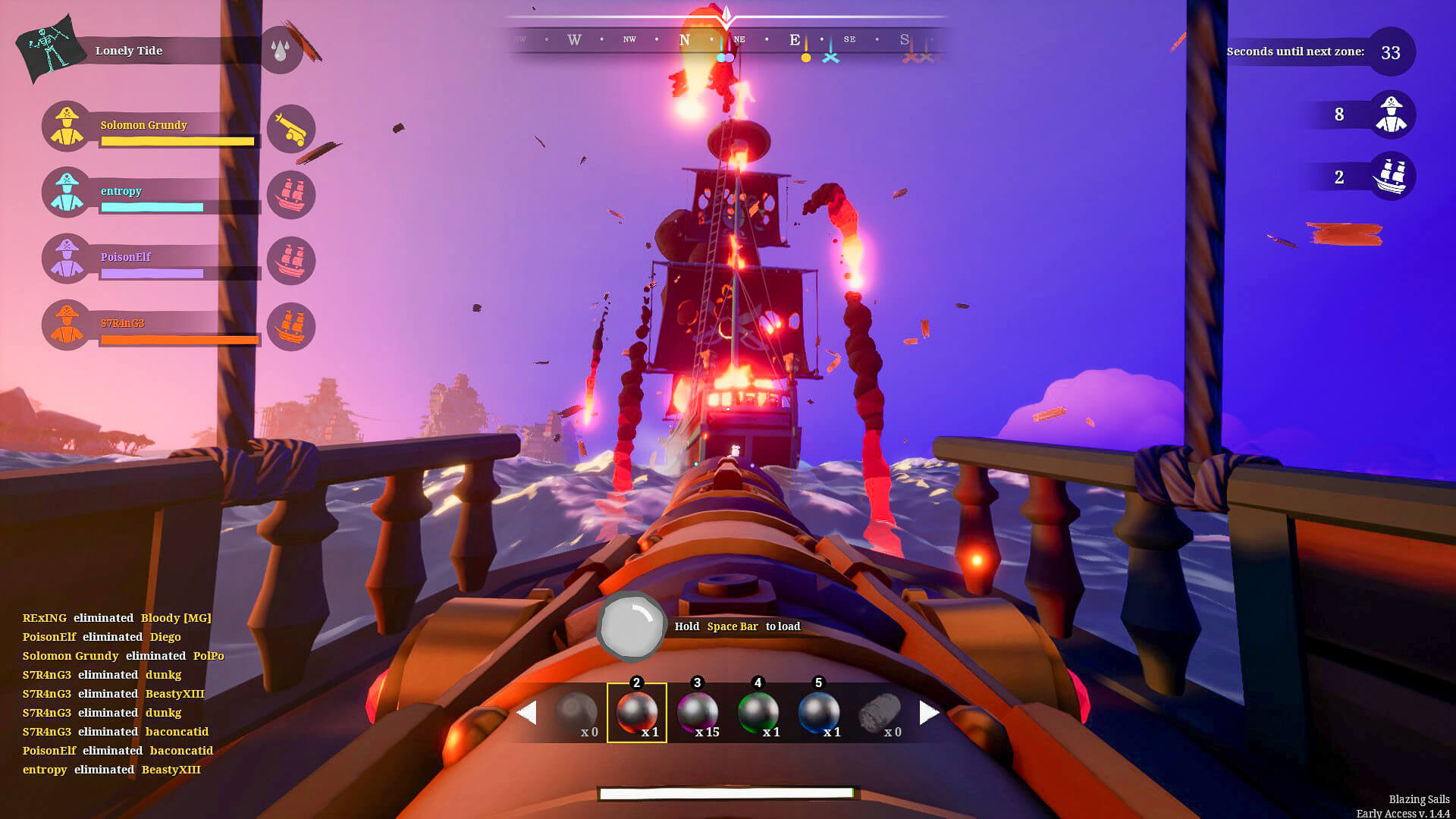Click the left arrow on the ammo bar

pyautogui.click(x=527, y=711)
